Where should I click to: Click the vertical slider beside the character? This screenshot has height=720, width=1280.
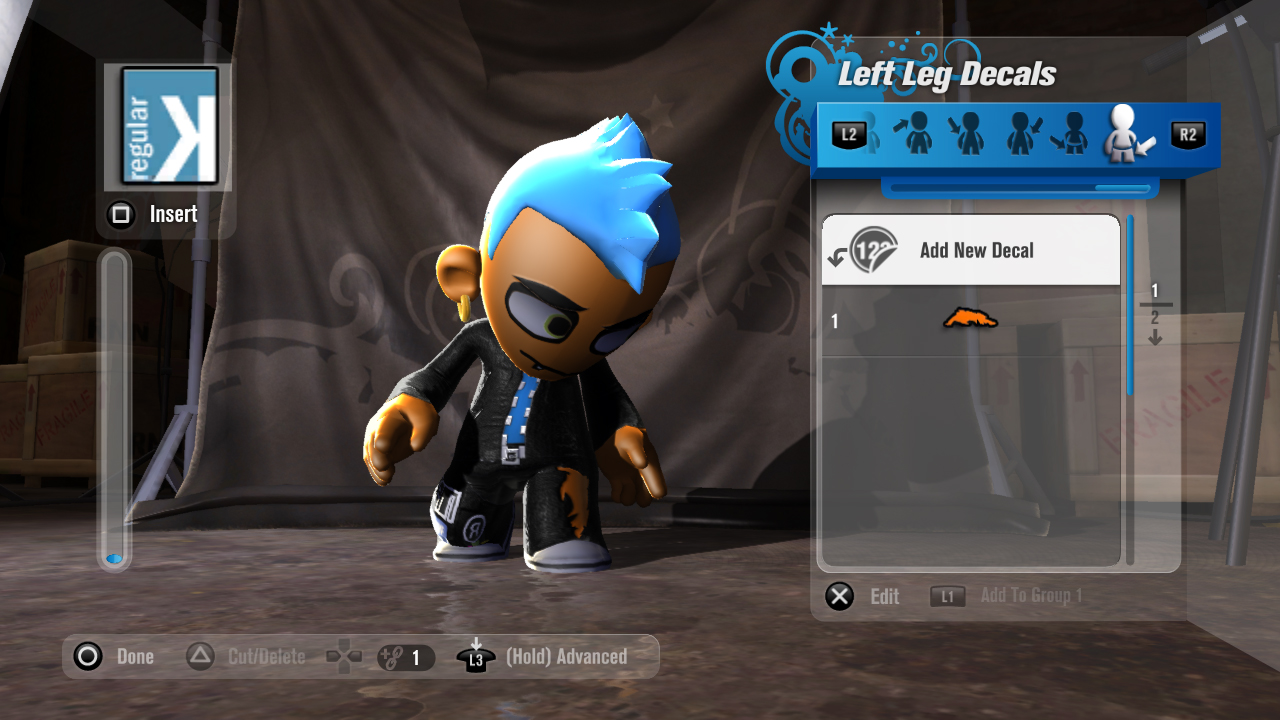pos(115,410)
